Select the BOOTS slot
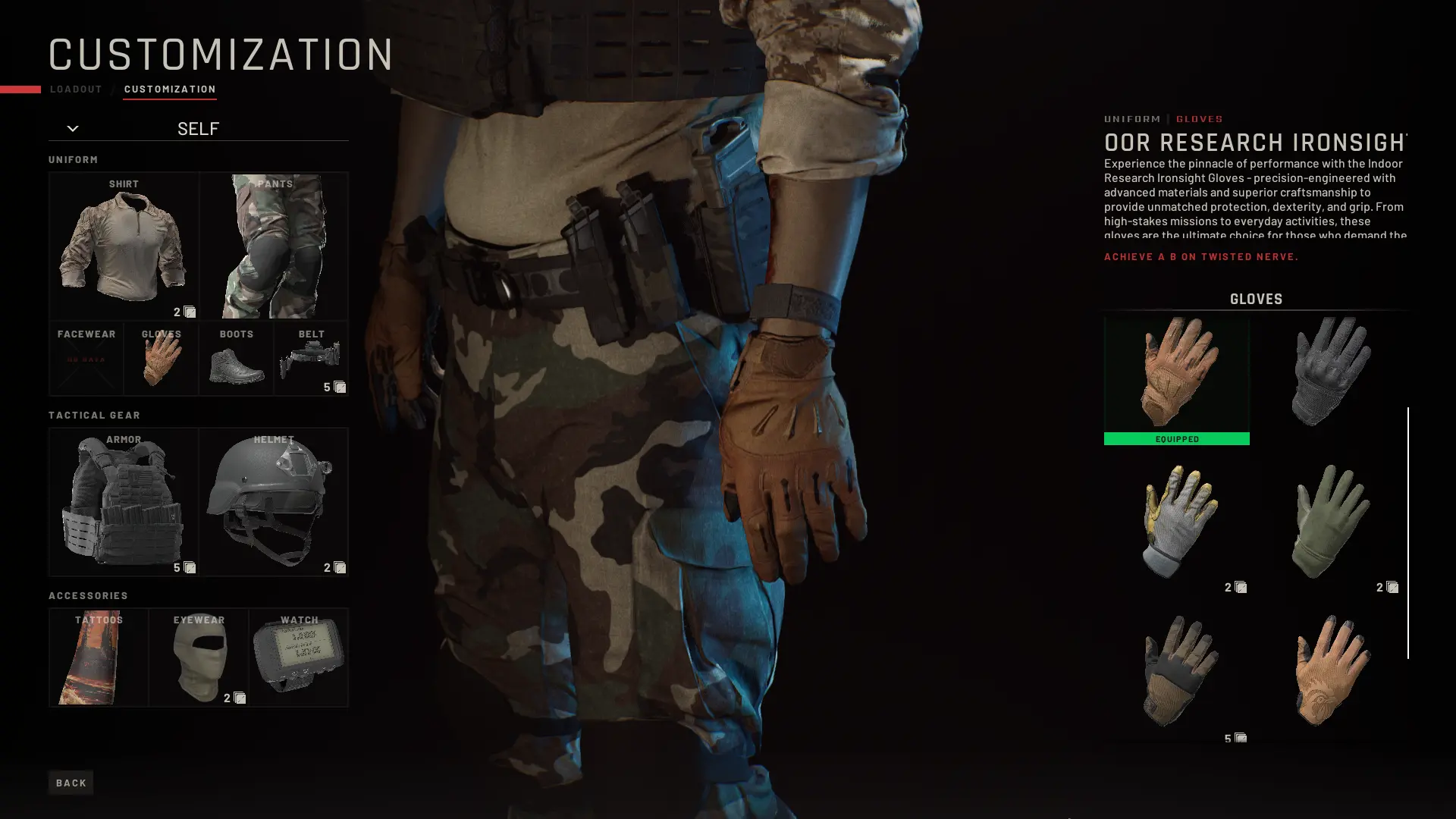1456x819 pixels. pos(236,358)
